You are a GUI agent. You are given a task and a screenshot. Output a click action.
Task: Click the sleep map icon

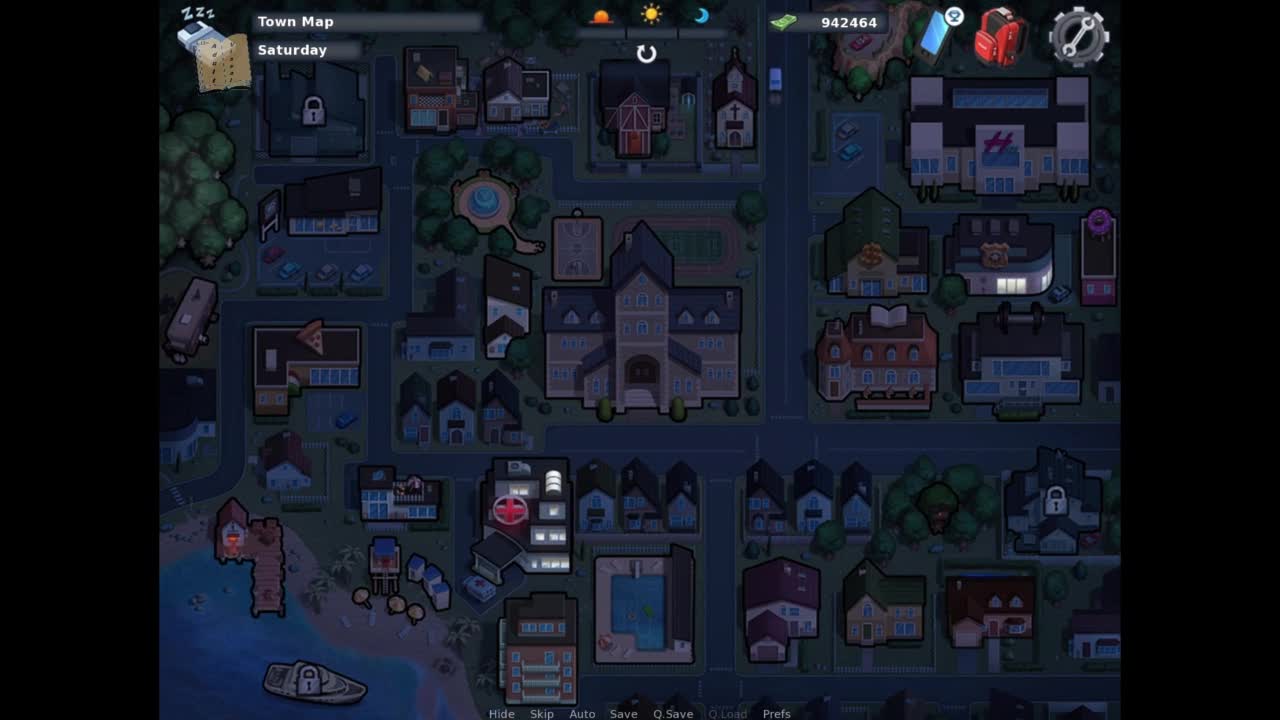[213, 50]
